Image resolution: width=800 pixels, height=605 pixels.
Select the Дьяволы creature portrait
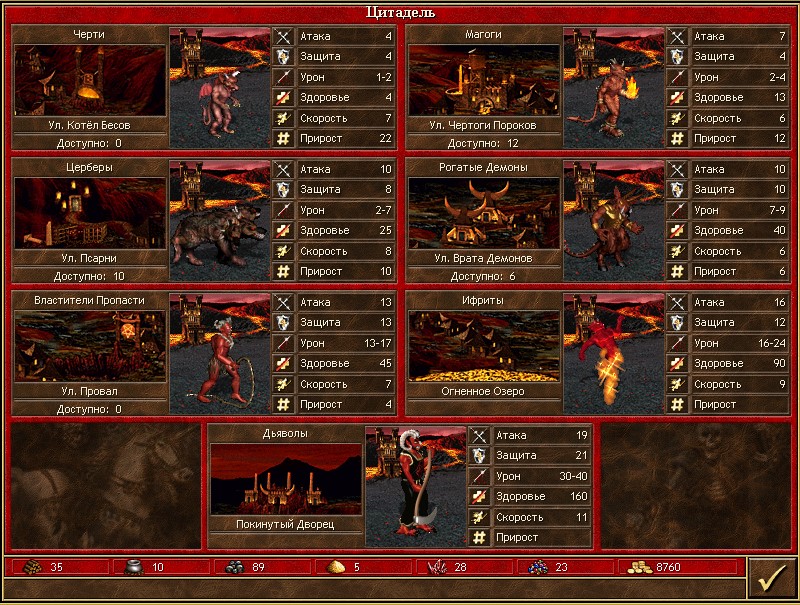[416, 486]
